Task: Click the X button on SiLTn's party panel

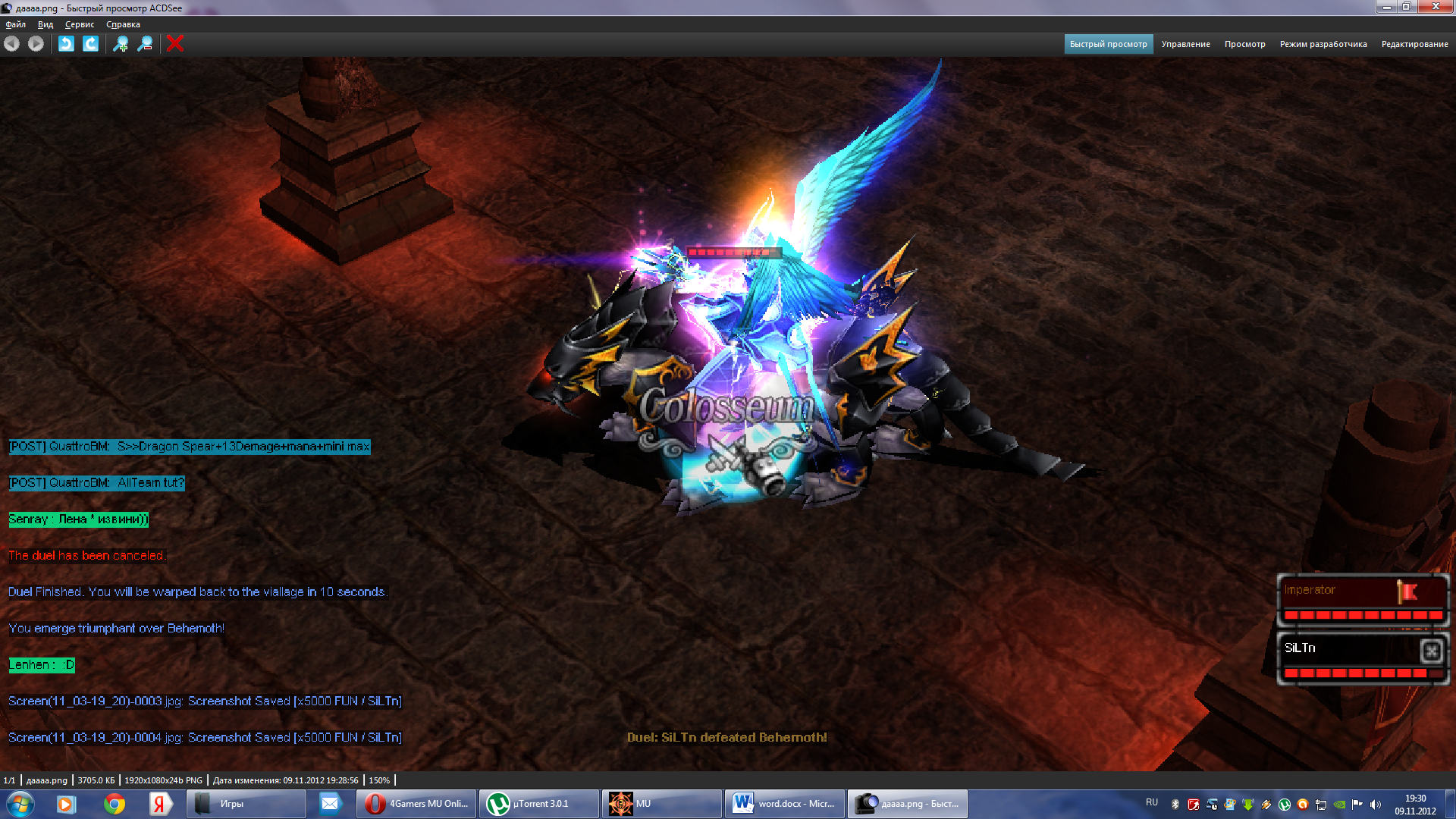Action: [1431, 651]
